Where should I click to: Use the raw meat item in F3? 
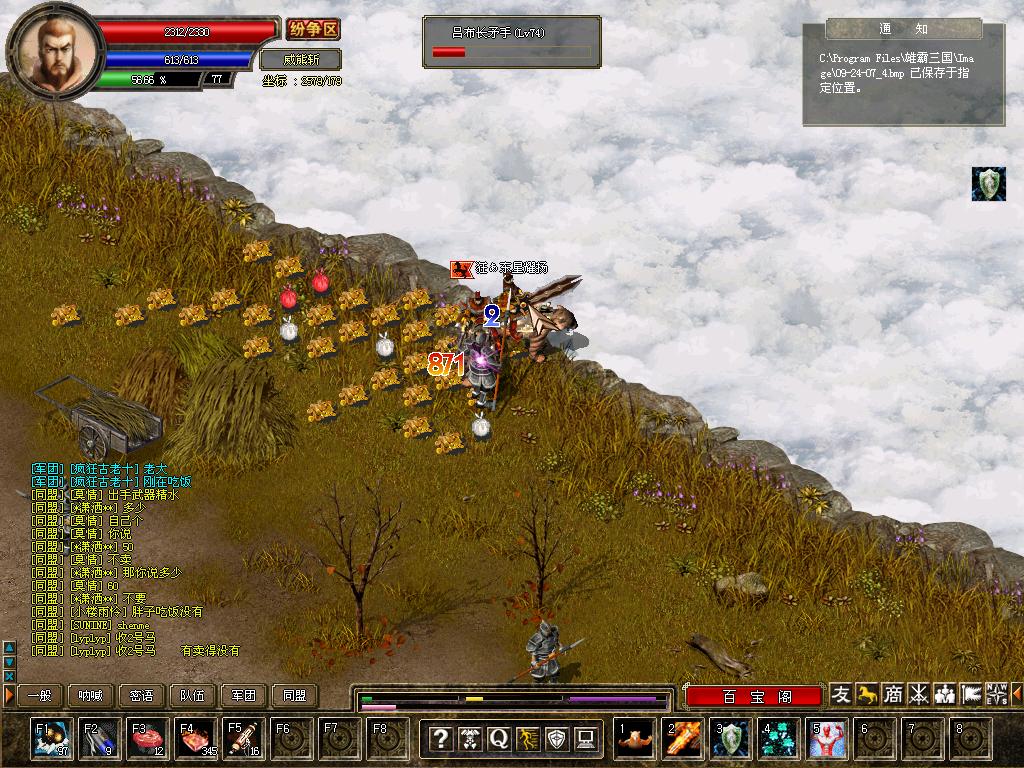pyautogui.click(x=147, y=739)
